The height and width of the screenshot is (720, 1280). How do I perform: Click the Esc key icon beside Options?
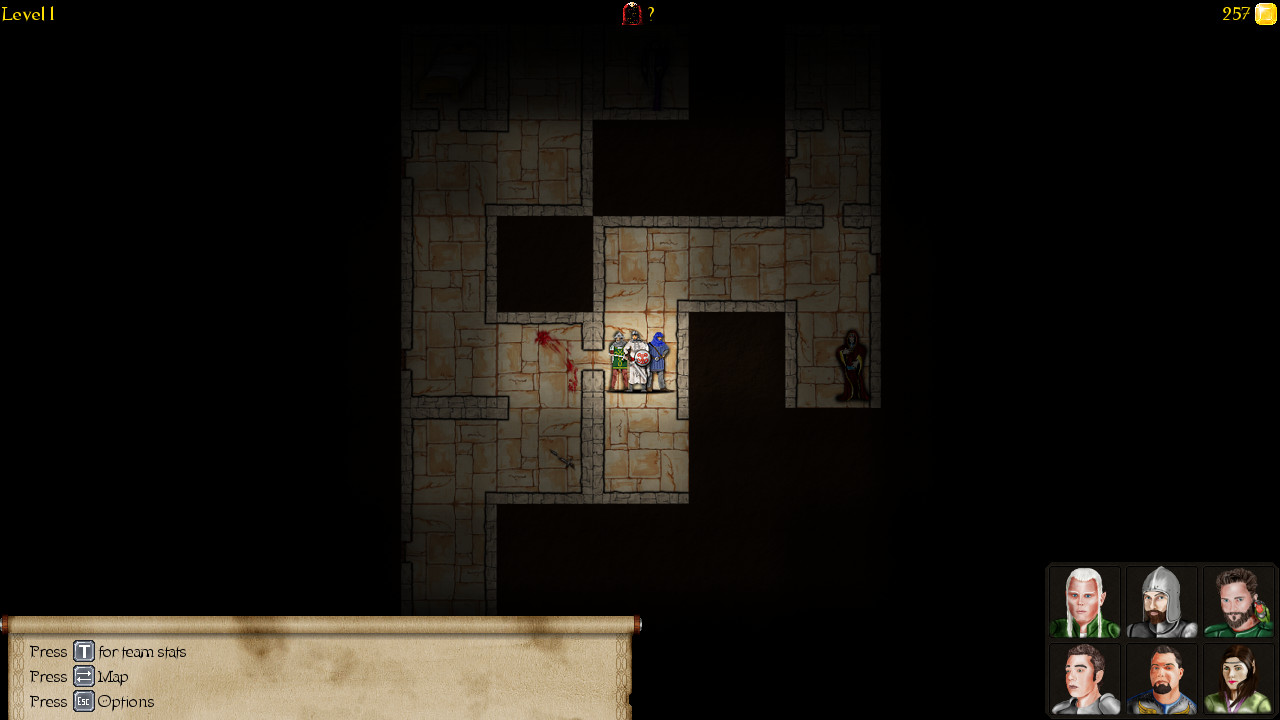tap(84, 701)
